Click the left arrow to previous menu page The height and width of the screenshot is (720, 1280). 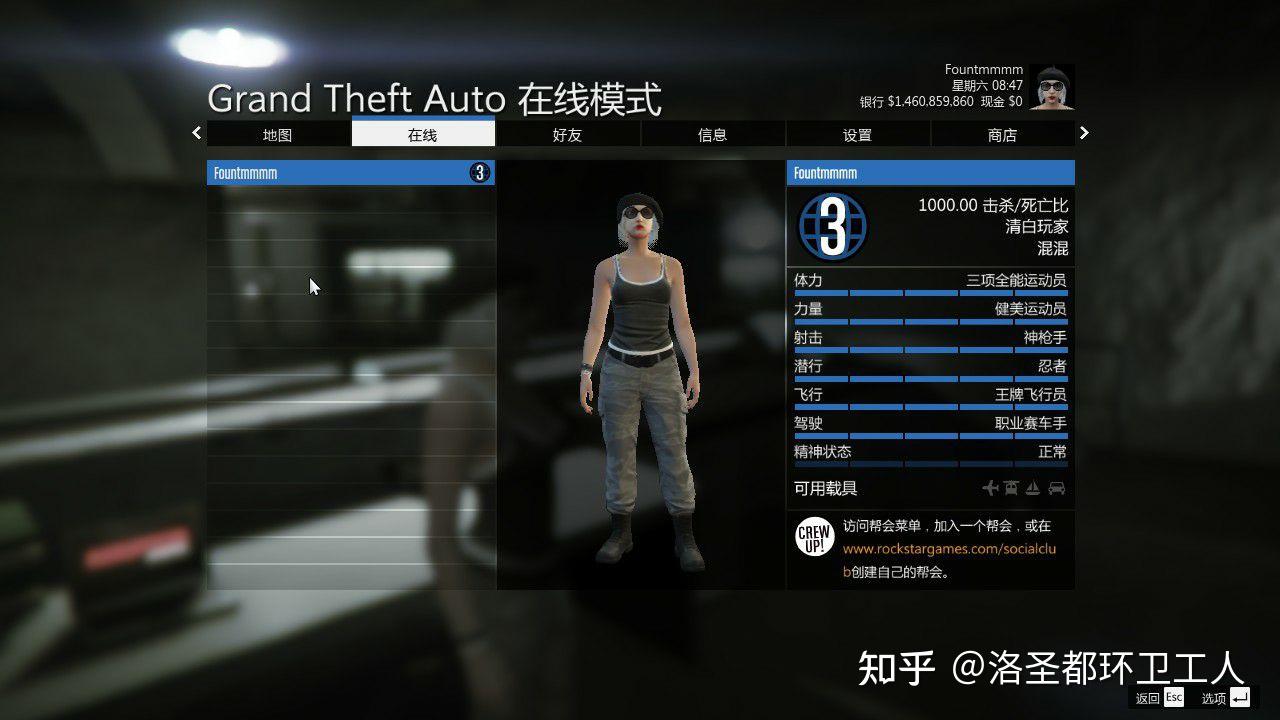(x=196, y=132)
